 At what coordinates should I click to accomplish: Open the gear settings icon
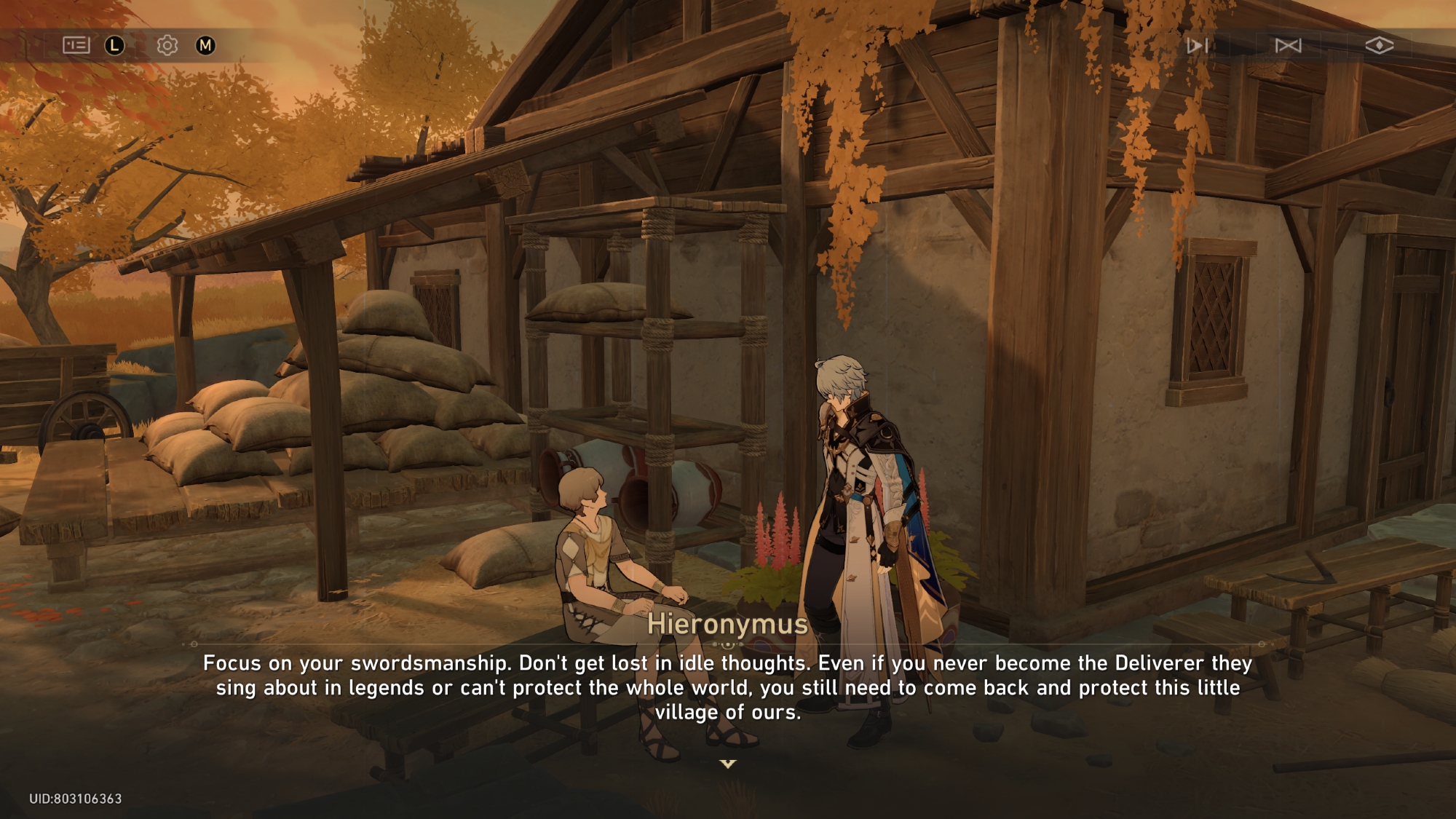[x=167, y=46]
